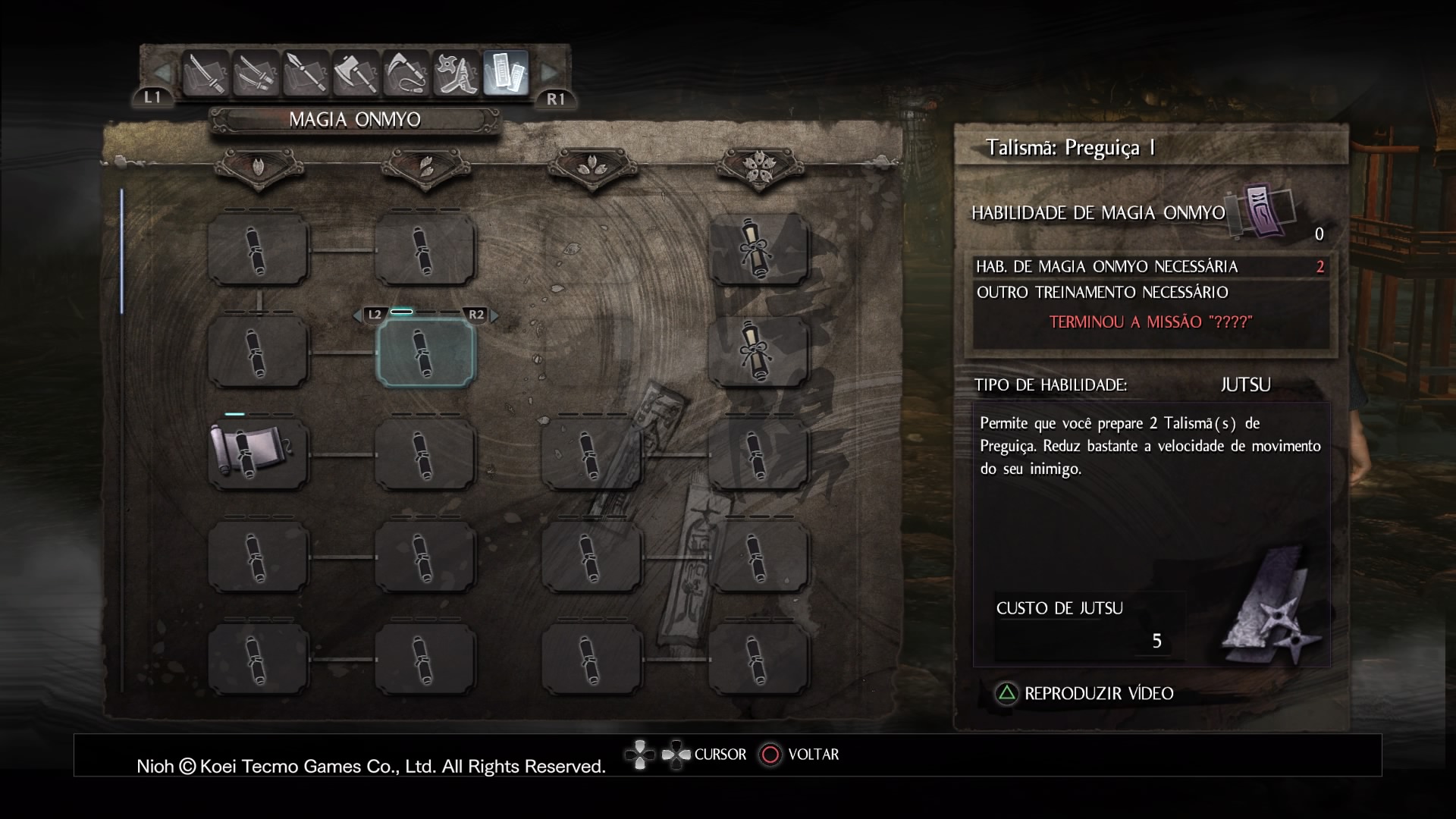Go back using the Voltar option
The image size is (1456, 819).
[800, 755]
